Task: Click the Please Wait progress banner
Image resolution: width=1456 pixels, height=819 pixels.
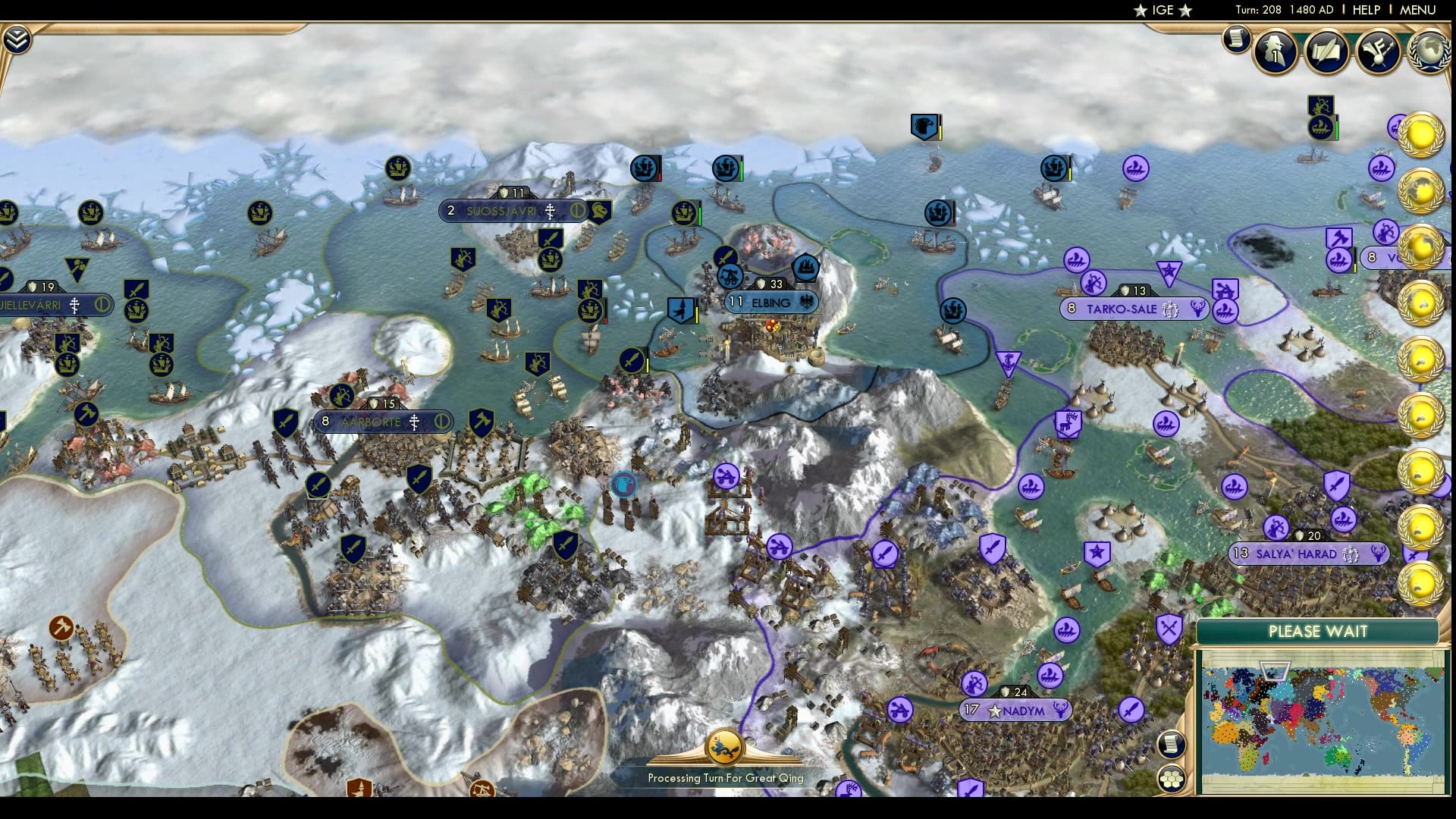Action: point(1318,632)
